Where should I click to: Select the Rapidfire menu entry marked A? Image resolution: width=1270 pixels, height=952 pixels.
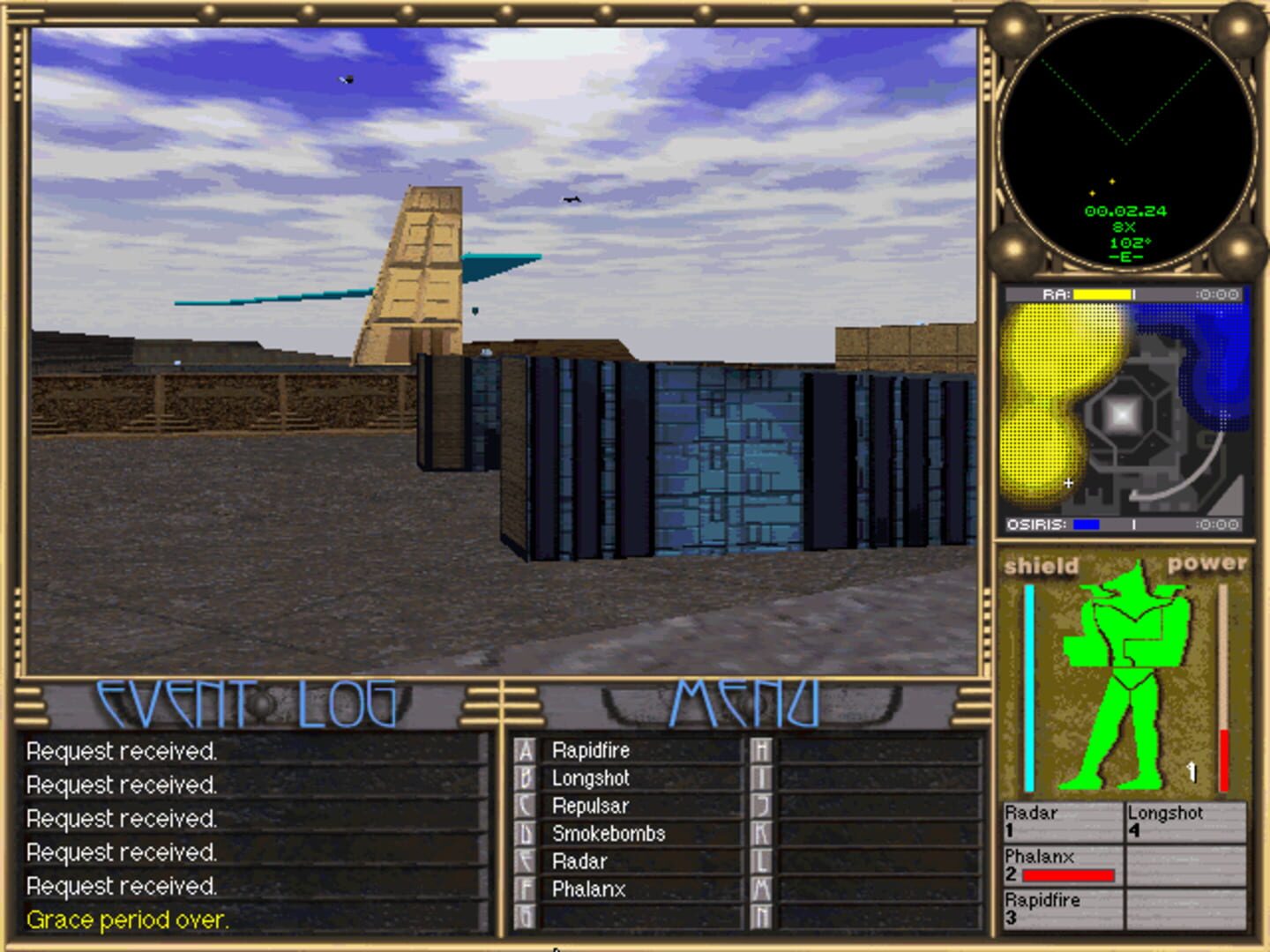coord(589,750)
